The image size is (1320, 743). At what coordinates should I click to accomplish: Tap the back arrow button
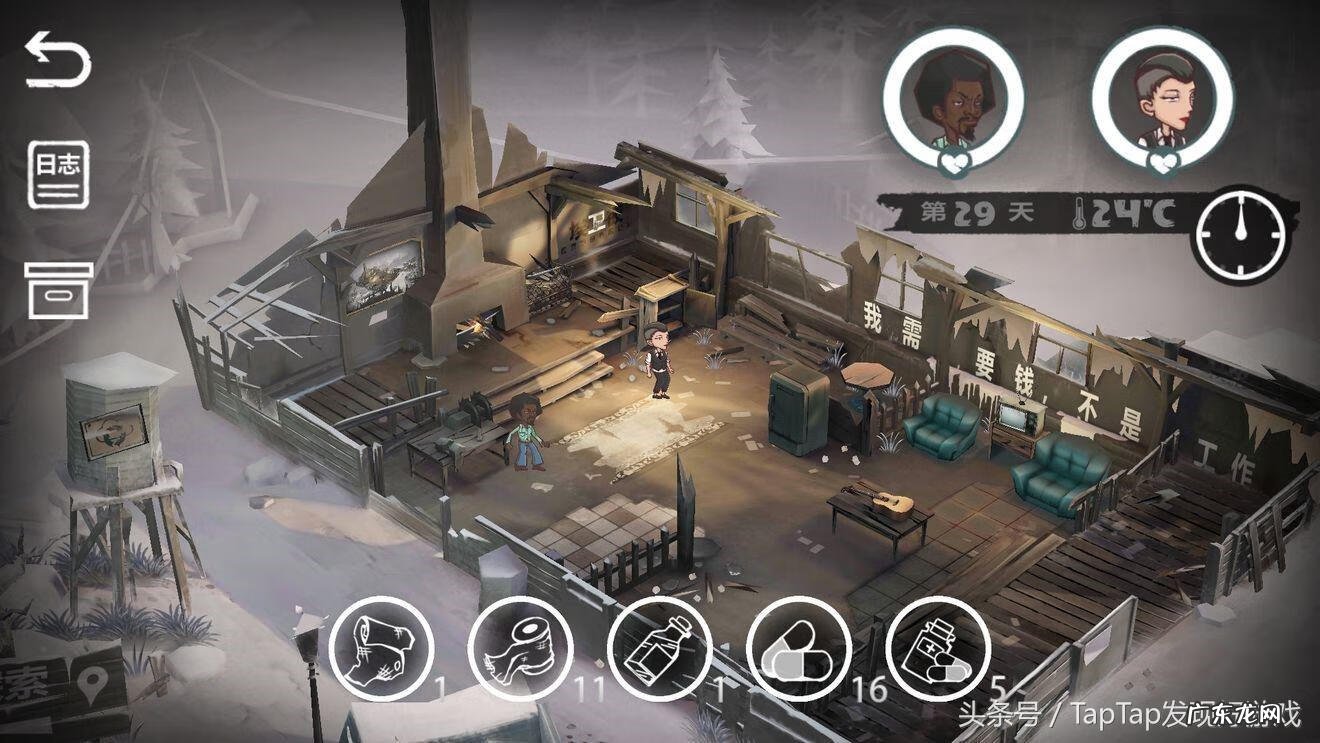[x=58, y=59]
